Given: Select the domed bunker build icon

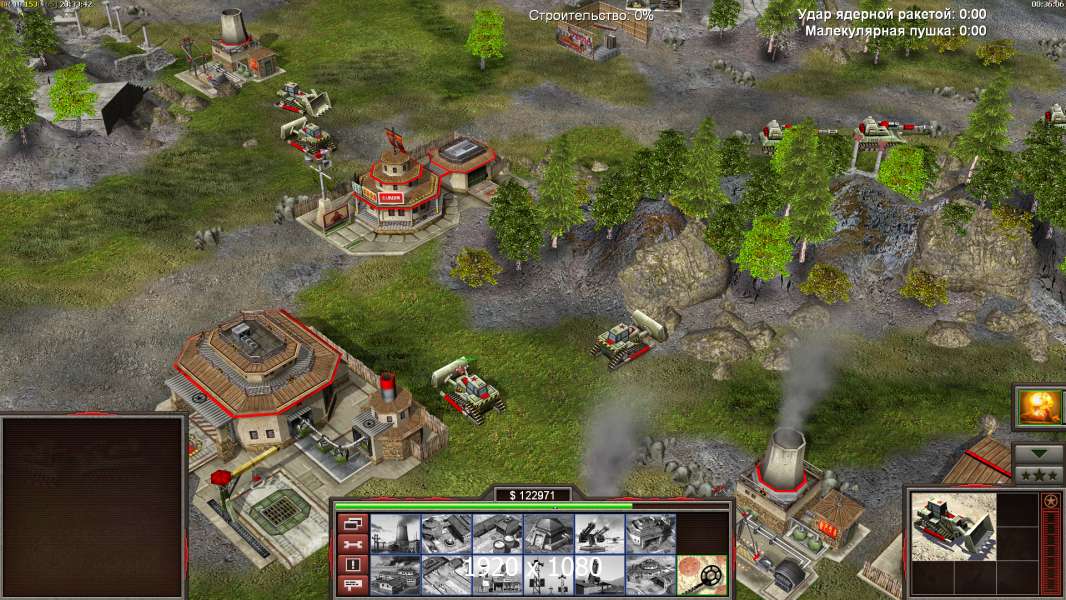Looking at the screenshot, I should [x=548, y=534].
